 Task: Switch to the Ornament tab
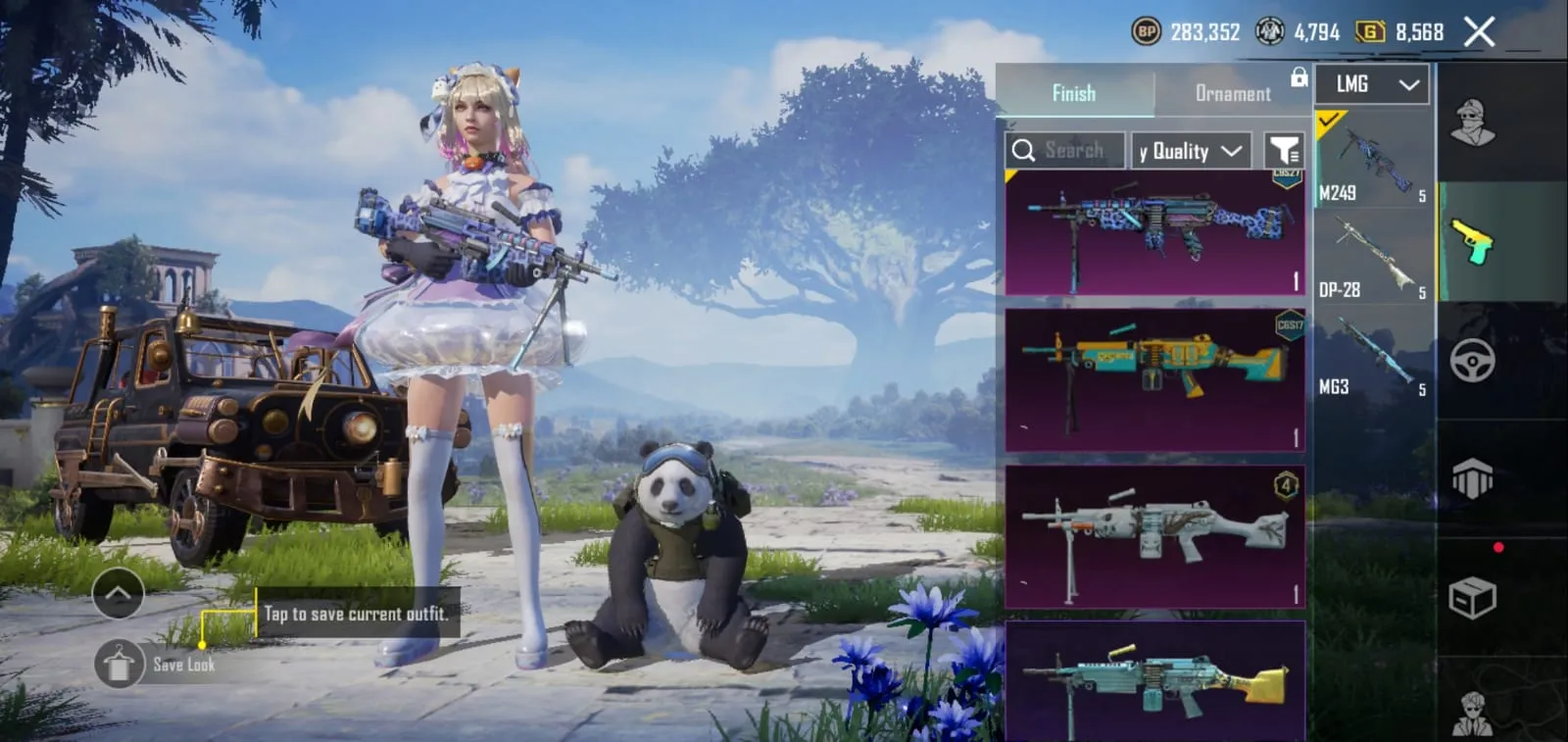pyautogui.click(x=1232, y=93)
